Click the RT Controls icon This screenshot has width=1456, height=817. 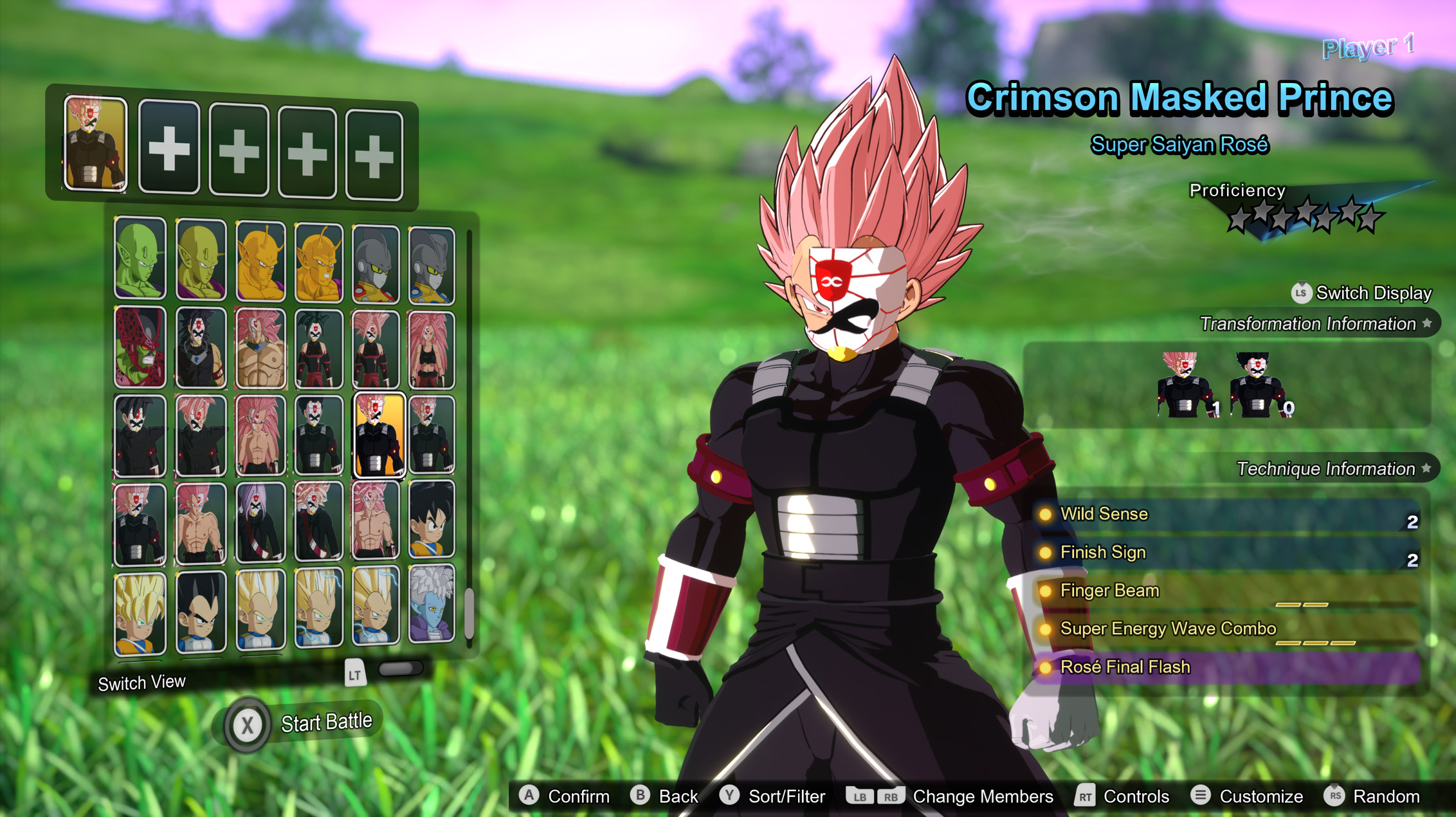(x=1086, y=796)
